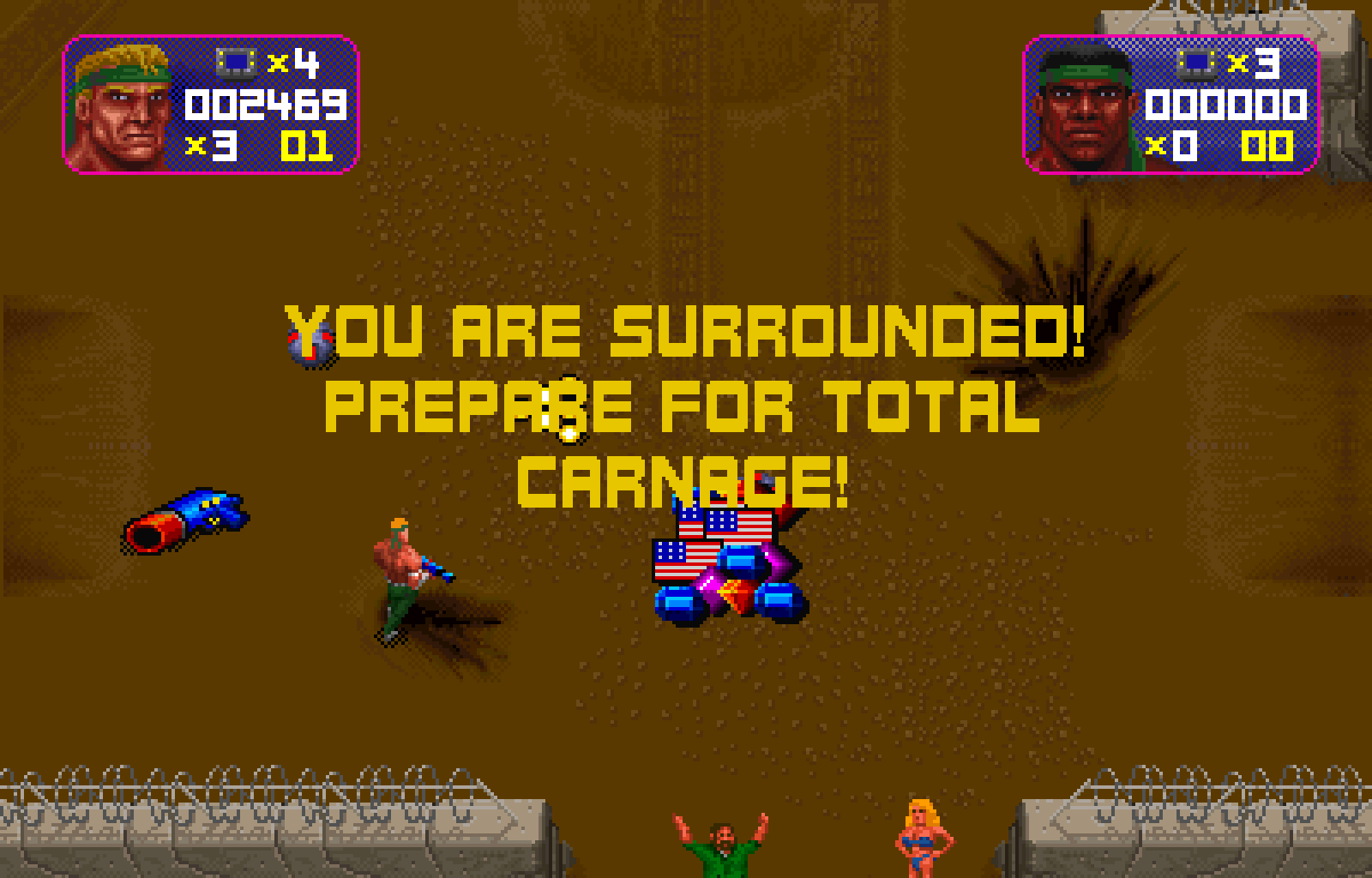Select the bomb icon in player two's HUD

click(x=1196, y=62)
